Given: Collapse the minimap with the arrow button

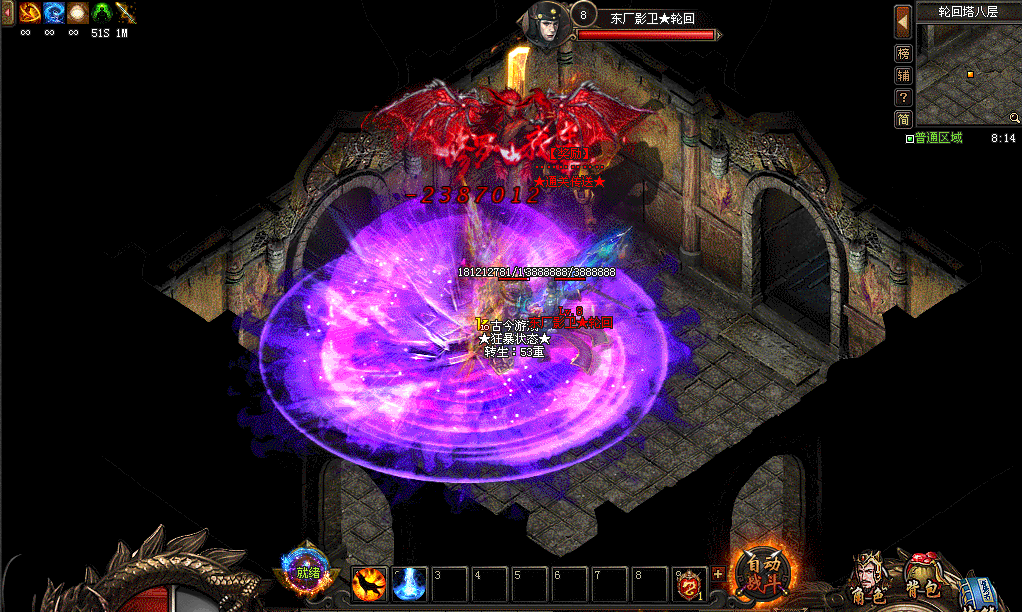Looking at the screenshot, I should (x=903, y=20).
